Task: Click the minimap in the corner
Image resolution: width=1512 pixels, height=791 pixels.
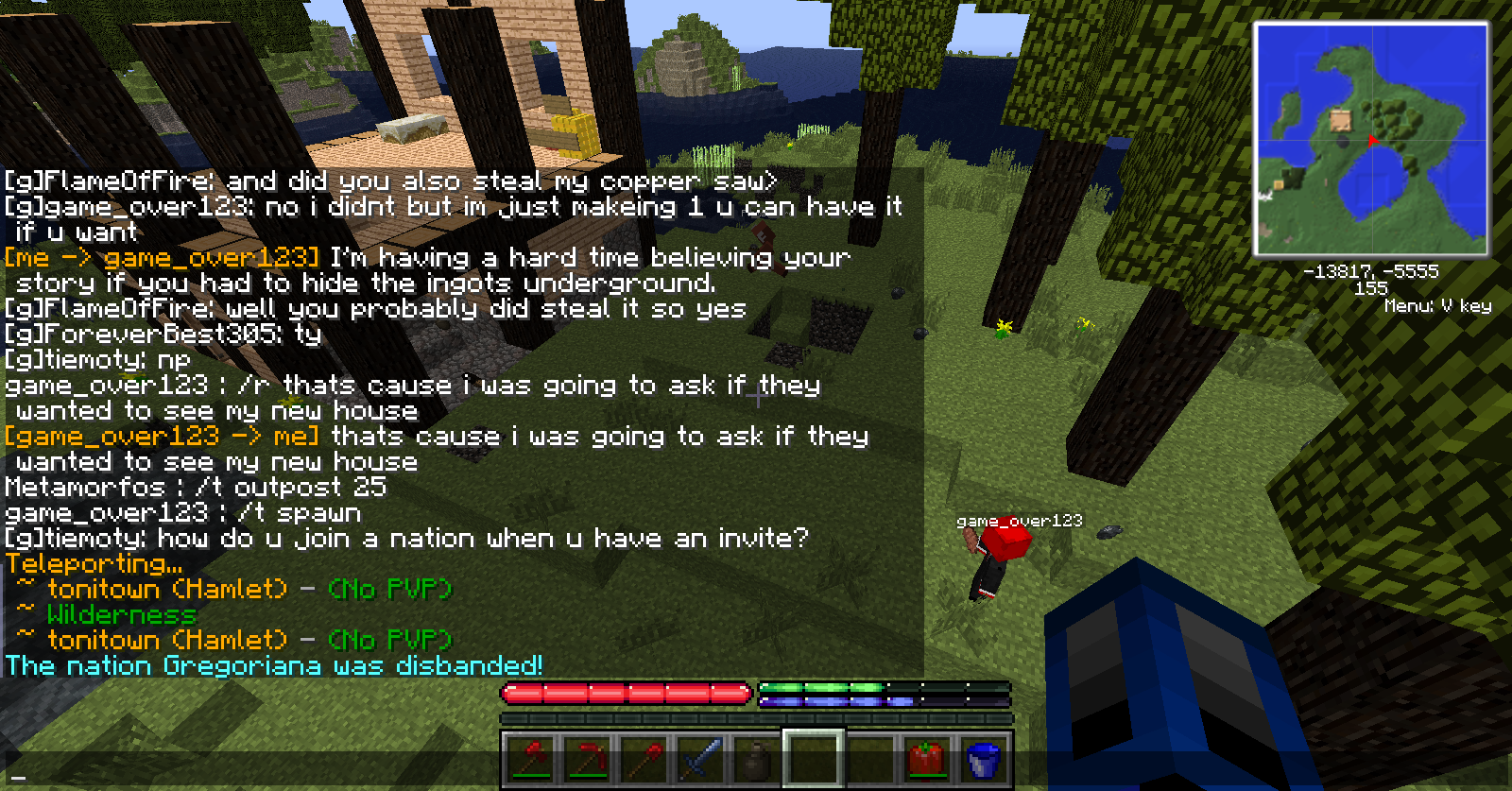Action: [x=1370, y=140]
